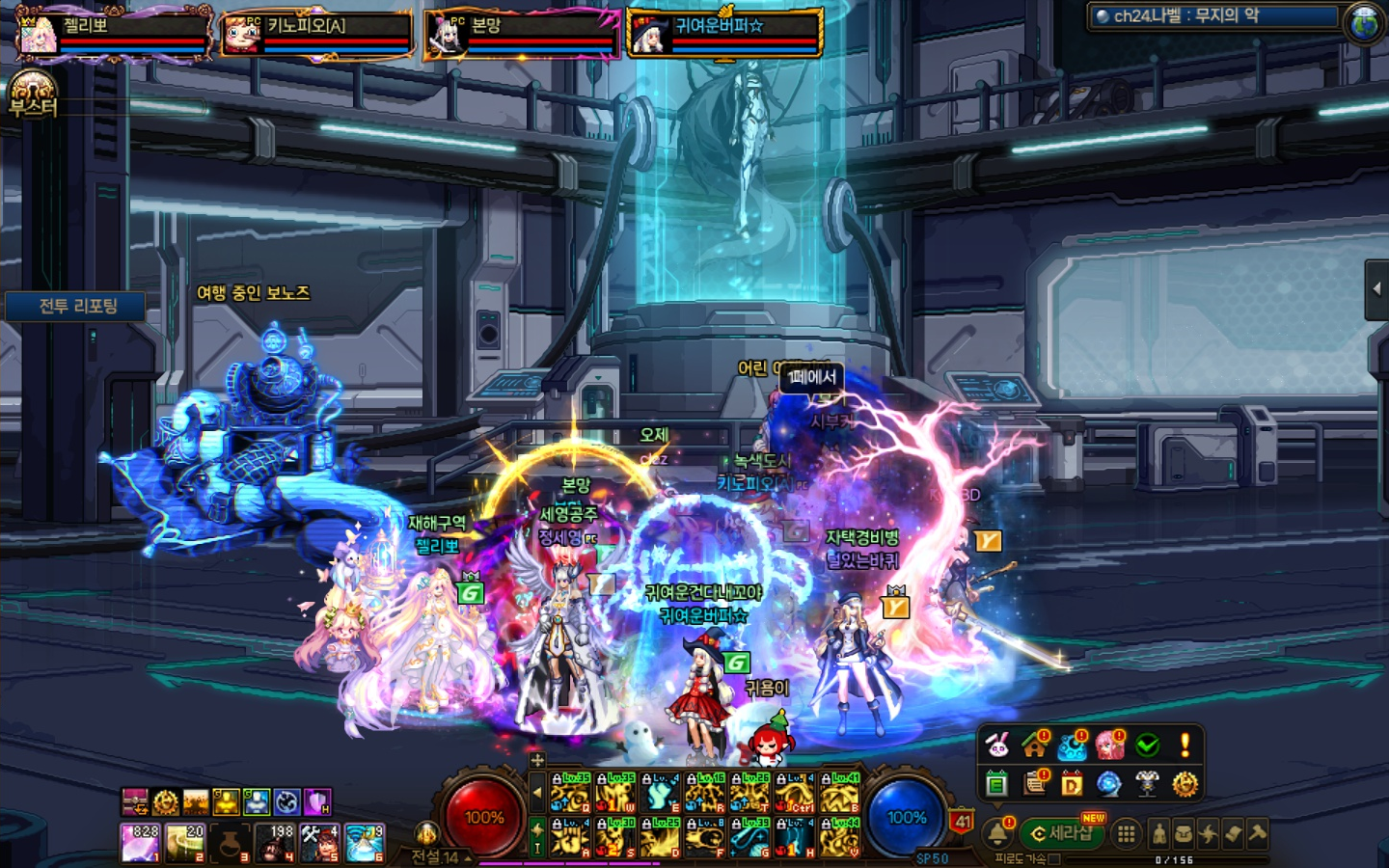Open the house icon with alert
This screenshot has height=868, width=1389.
tap(1035, 746)
